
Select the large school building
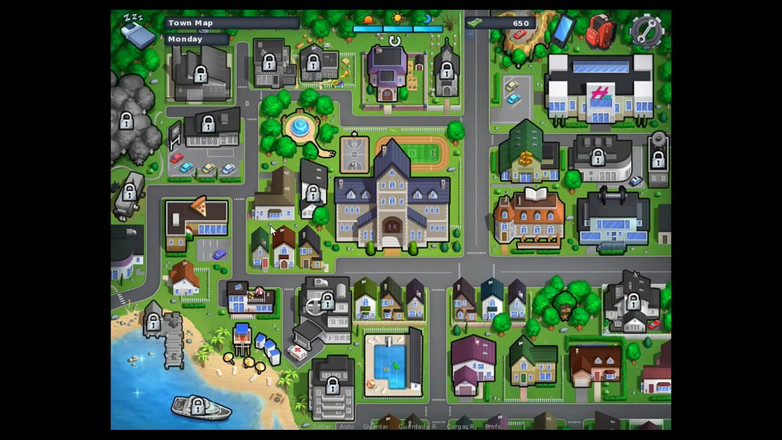[392, 200]
